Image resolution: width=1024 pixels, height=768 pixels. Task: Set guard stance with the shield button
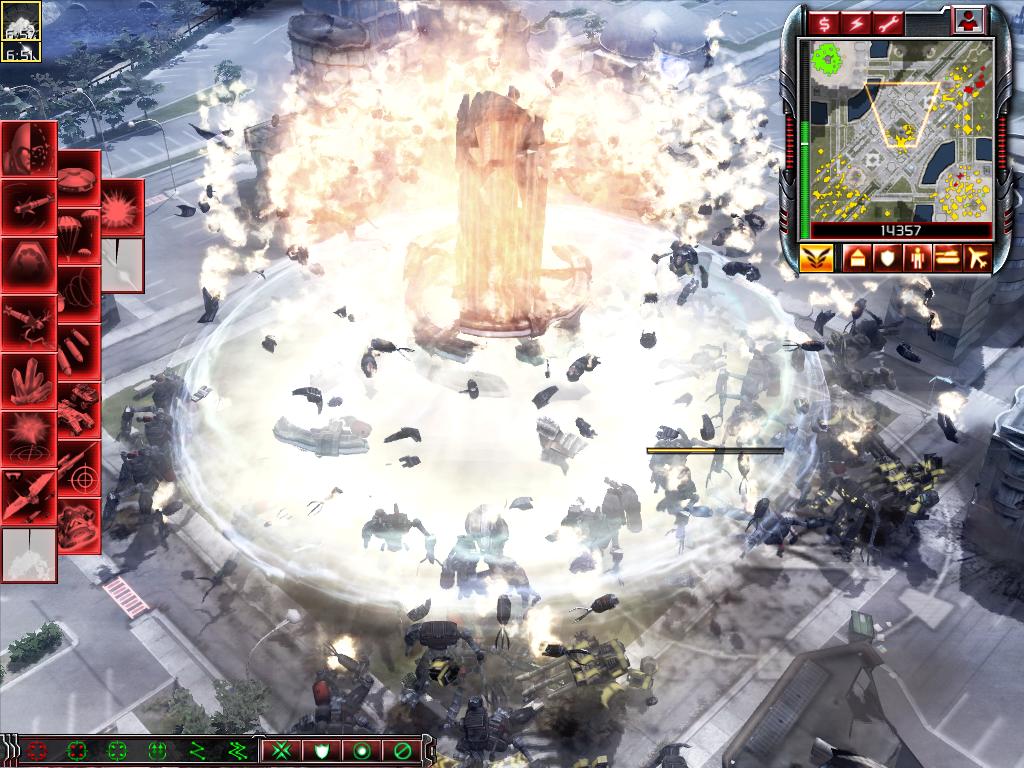tap(322, 749)
